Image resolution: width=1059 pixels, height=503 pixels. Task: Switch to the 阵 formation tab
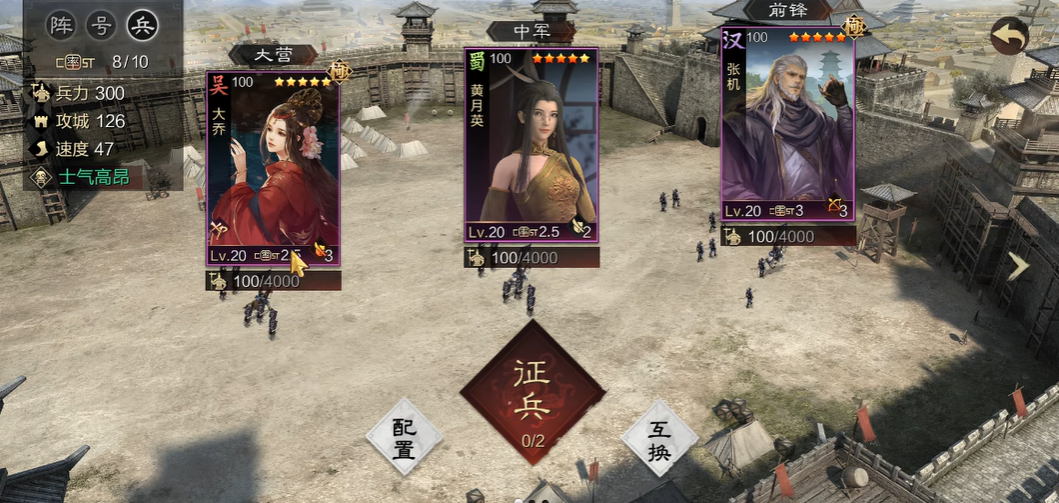[61, 25]
